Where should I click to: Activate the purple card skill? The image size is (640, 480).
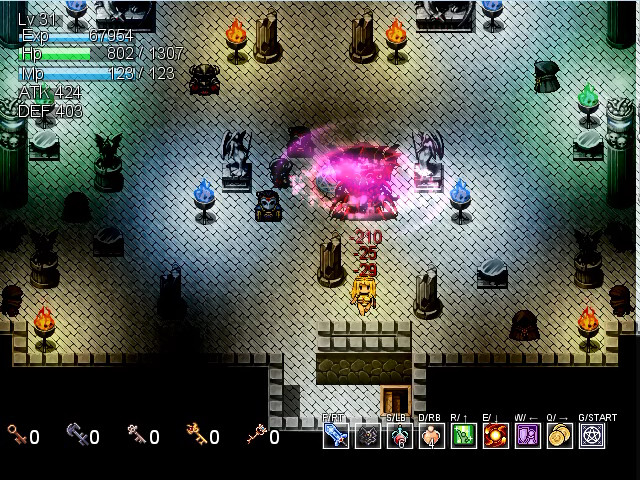527,436
